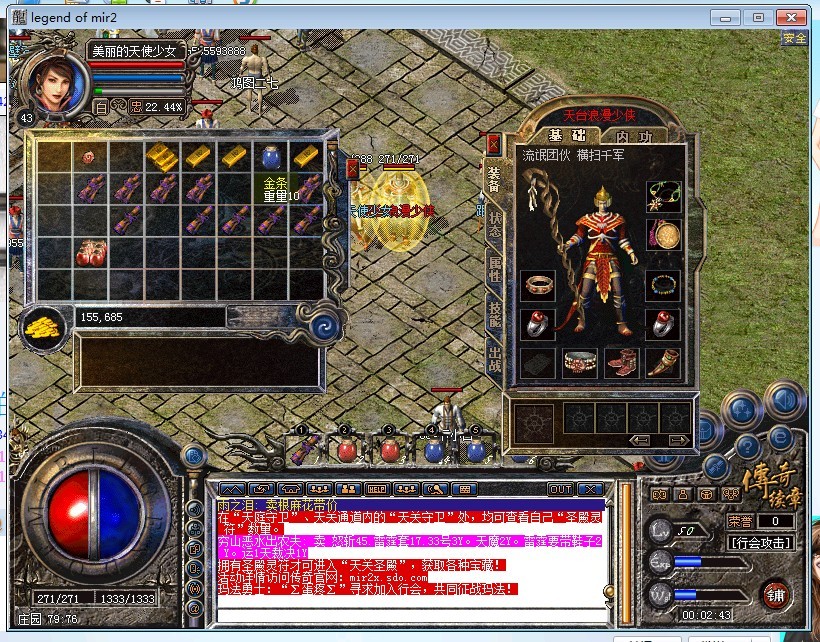Click the HELP button above the chat

coord(376,489)
